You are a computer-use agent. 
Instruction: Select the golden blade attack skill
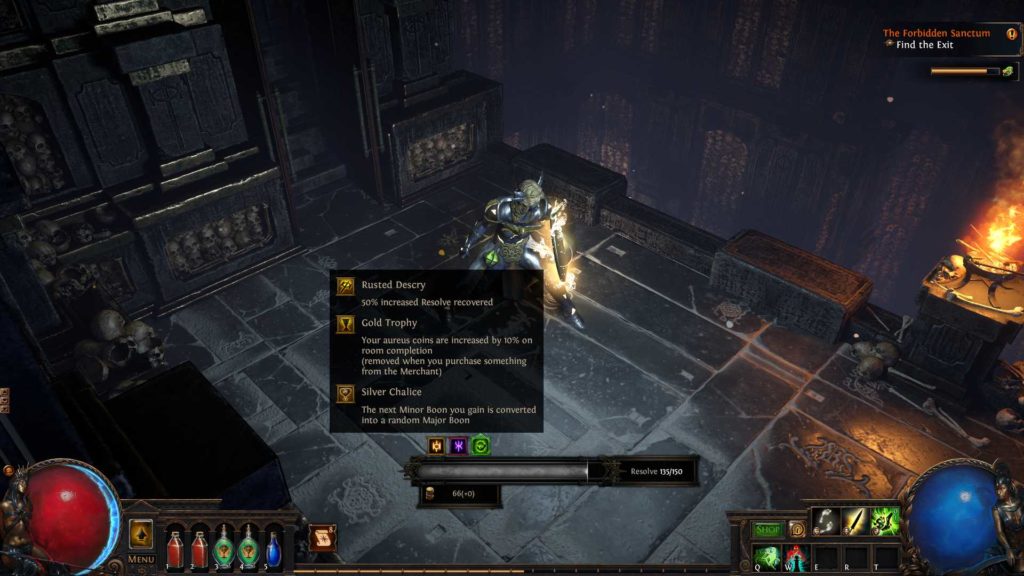coord(856,521)
